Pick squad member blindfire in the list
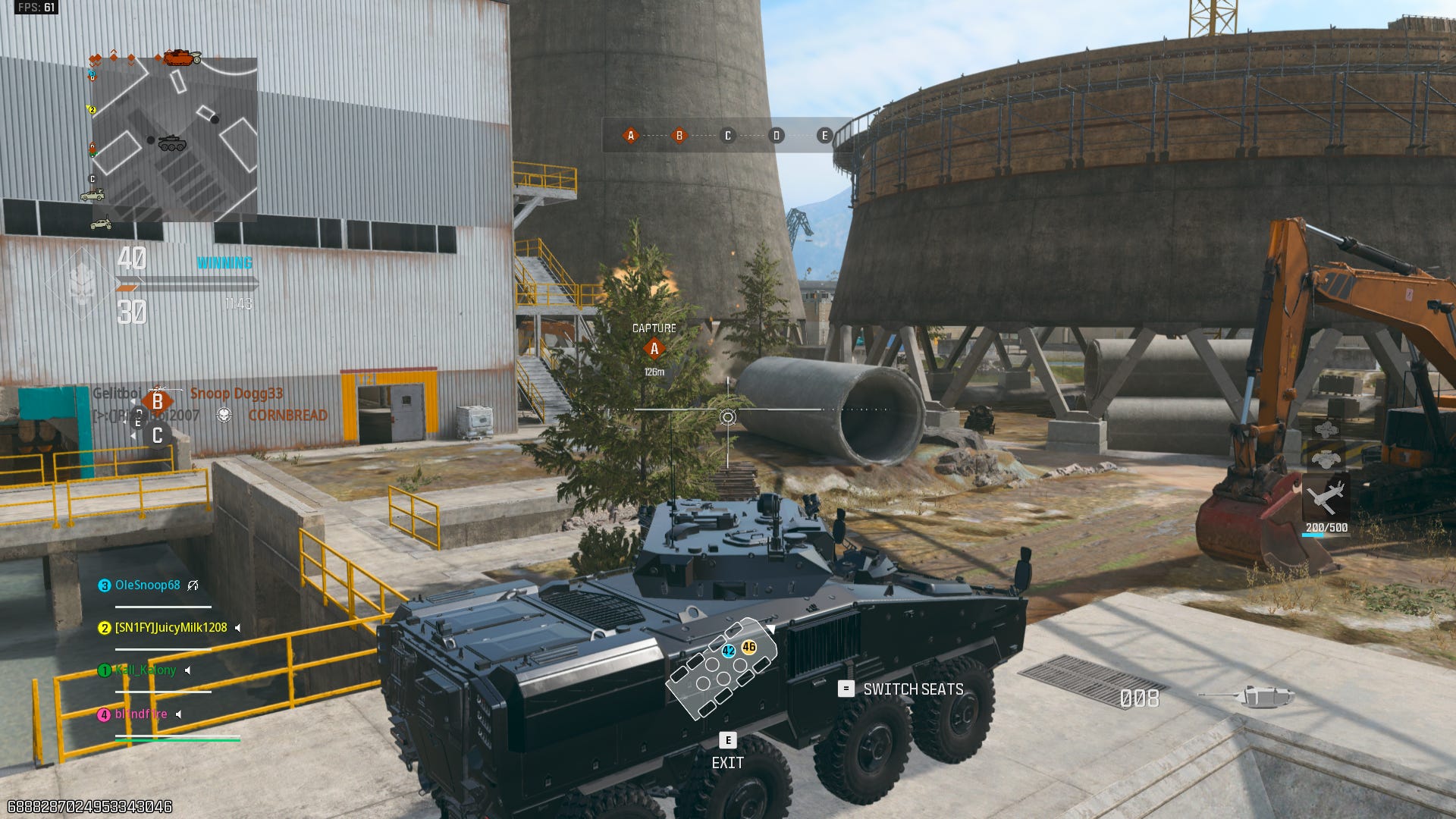This screenshot has height=819, width=1456. coord(141,714)
